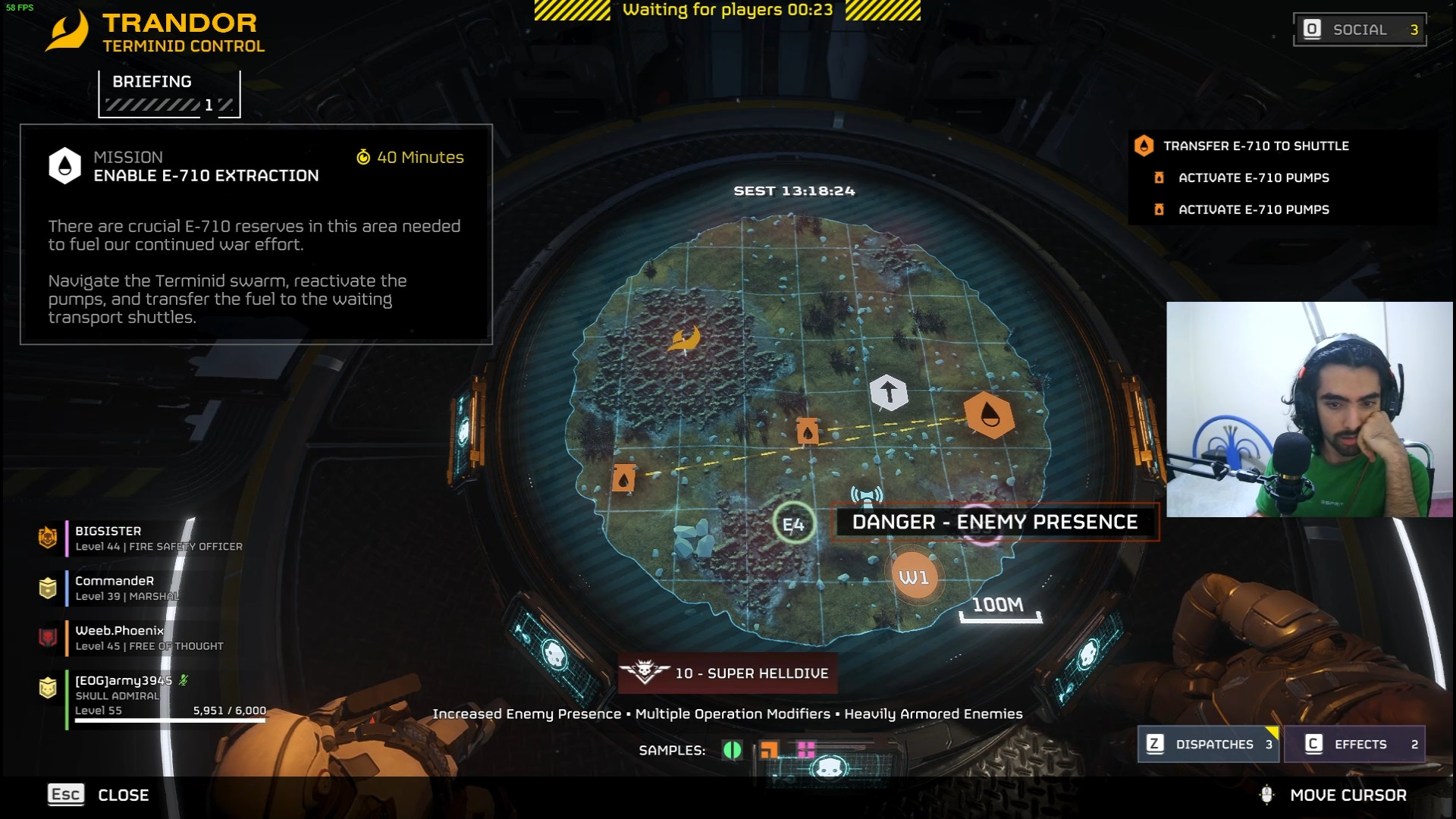The width and height of the screenshot is (1456, 819).
Task: Click the green common sample icon
Action: click(x=732, y=750)
